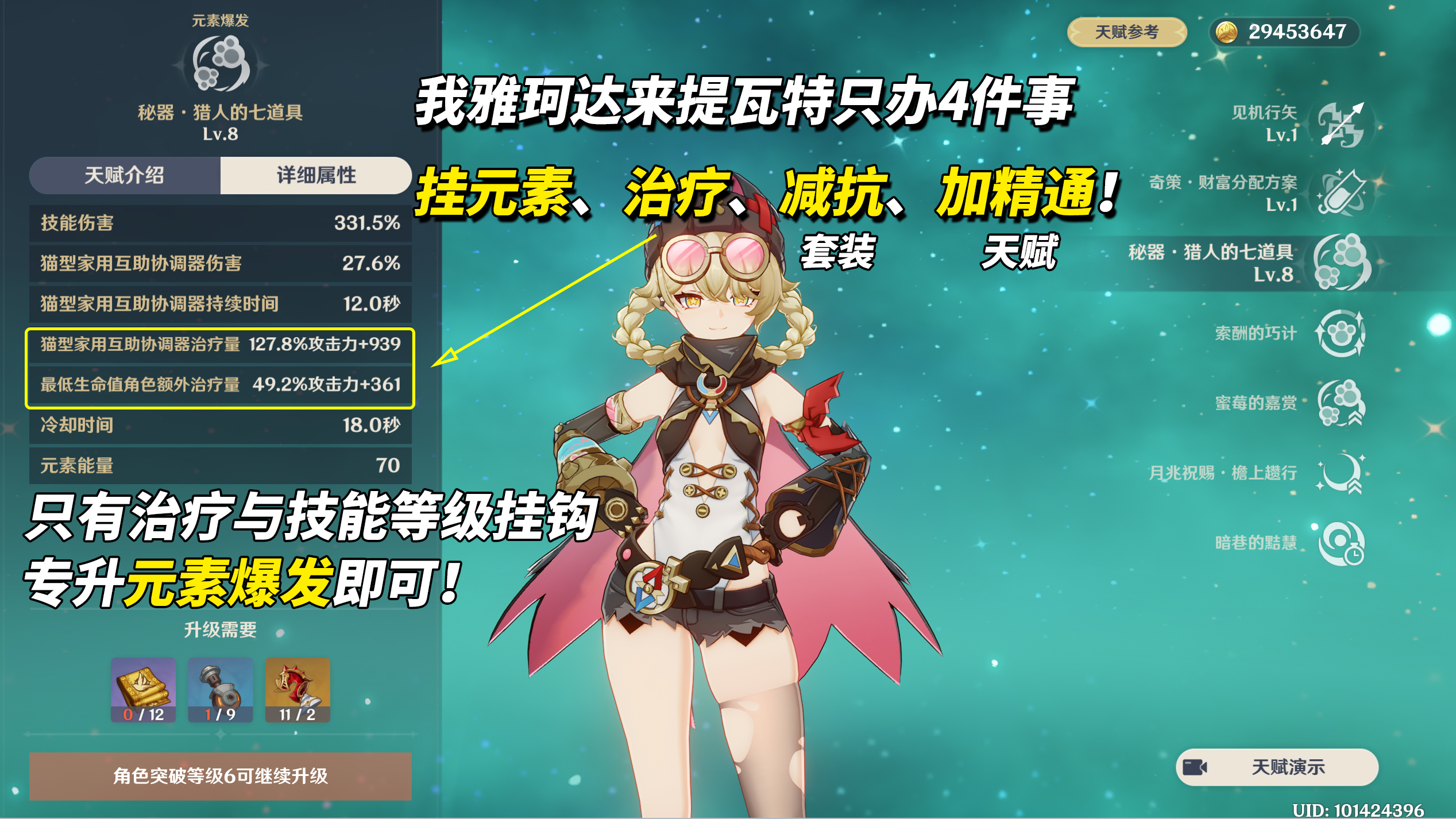Switch to the 天赋介绍 tab

click(125, 176)
